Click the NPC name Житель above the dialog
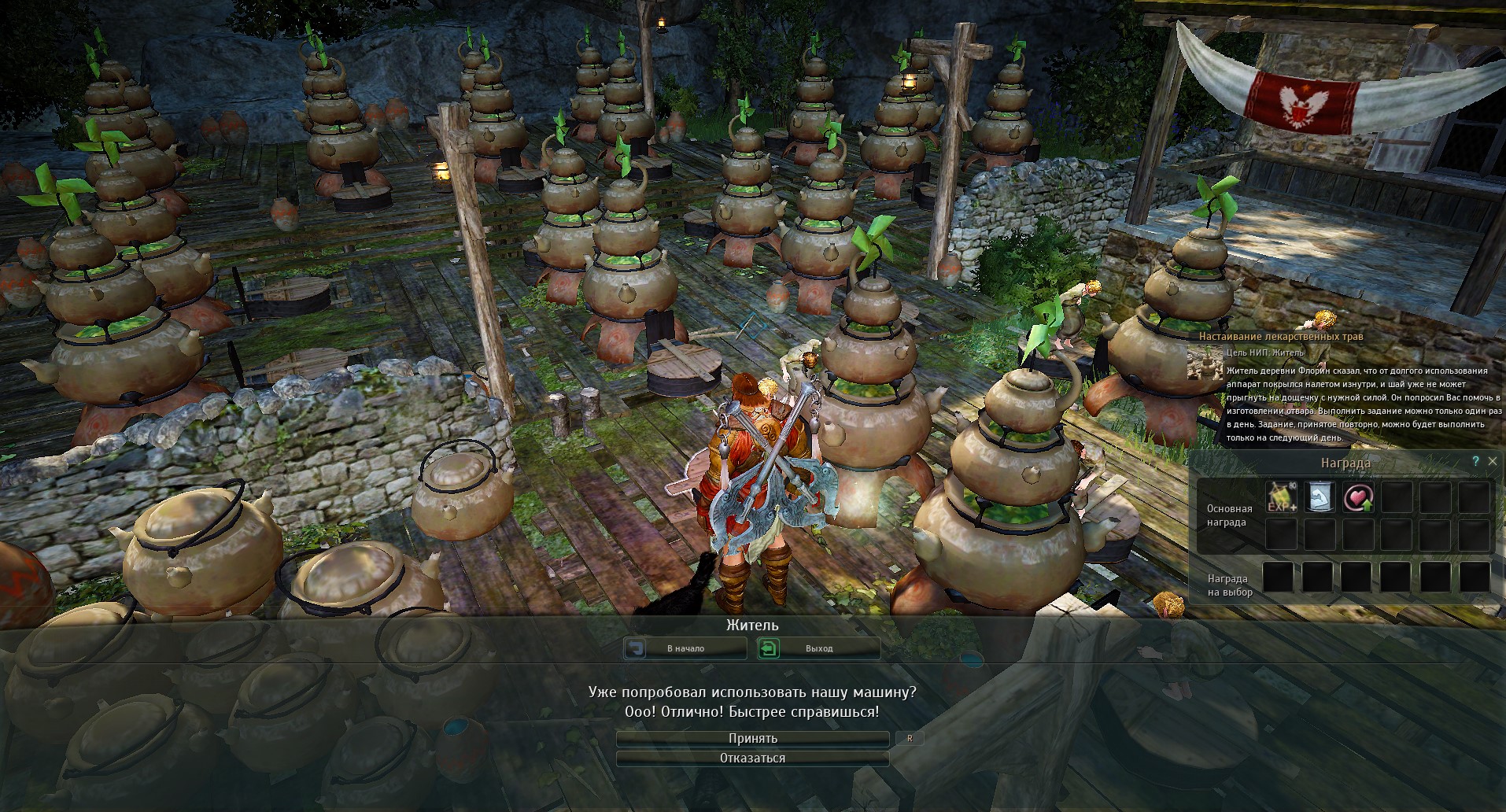 753,626
